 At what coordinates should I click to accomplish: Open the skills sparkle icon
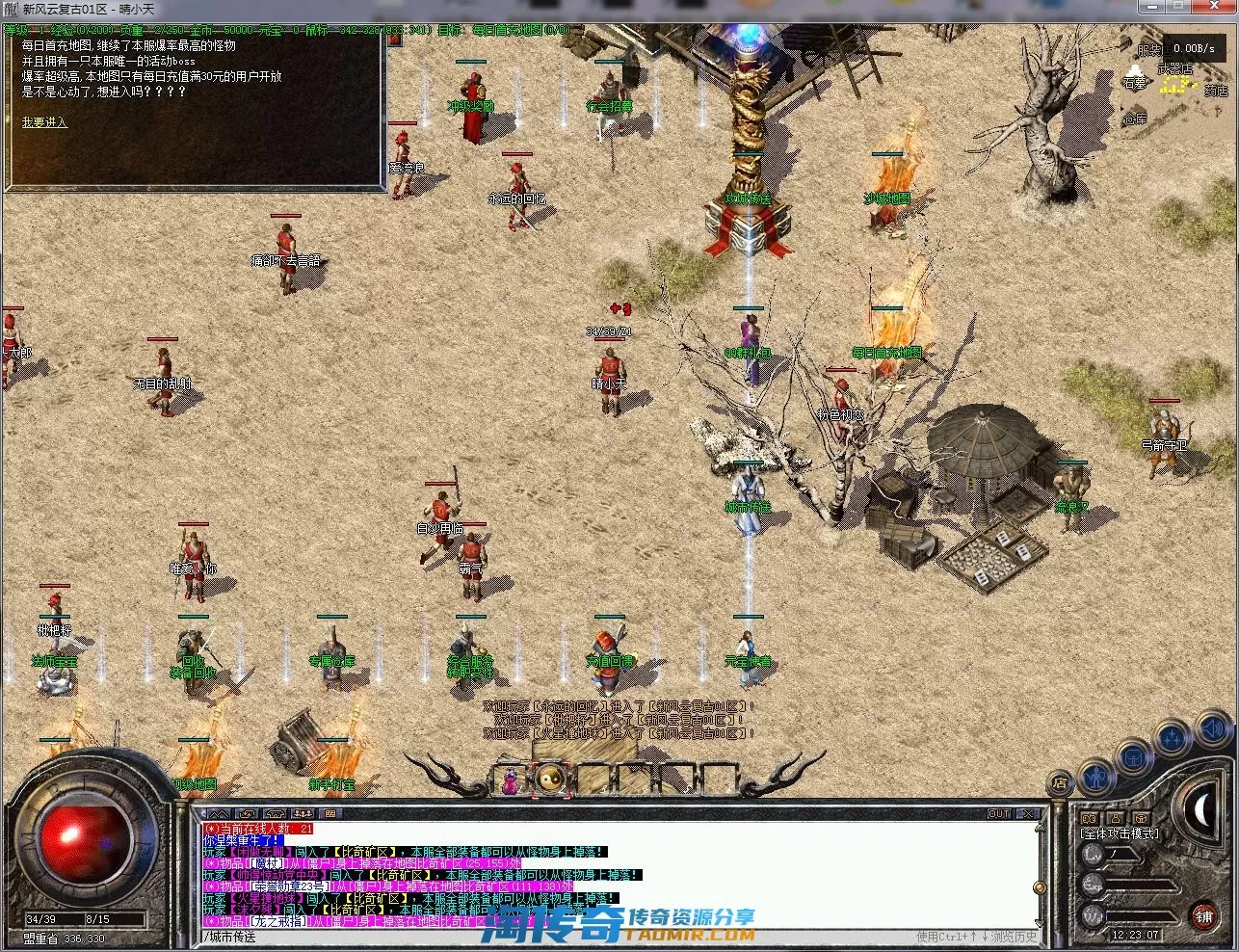click(1173, 739)
